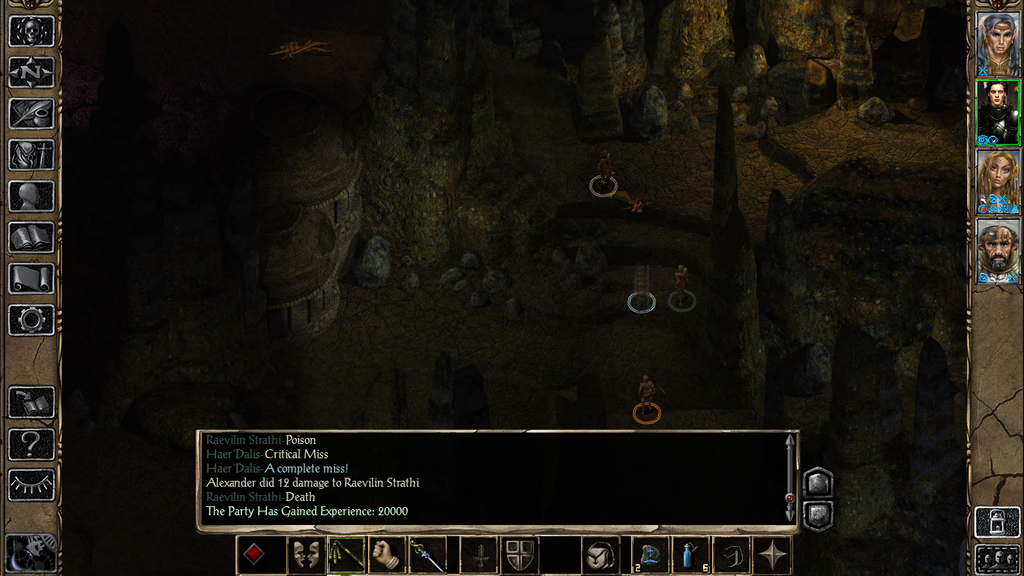The image size is (1024, 576).
Task: Activate the shield-shaped guard button
Action: (x=519, y=555)
